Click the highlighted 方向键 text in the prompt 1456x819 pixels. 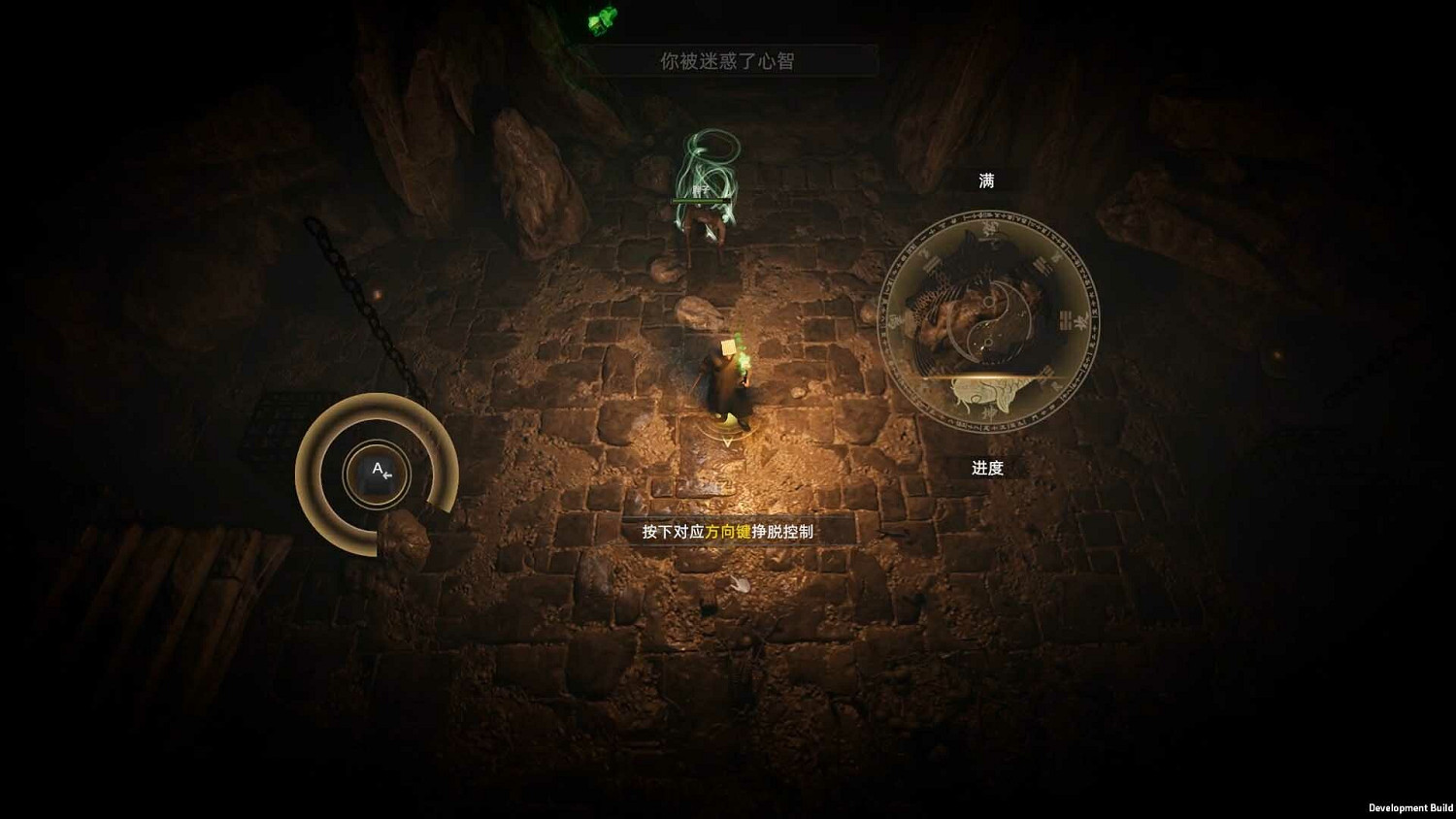coord(731,532)
